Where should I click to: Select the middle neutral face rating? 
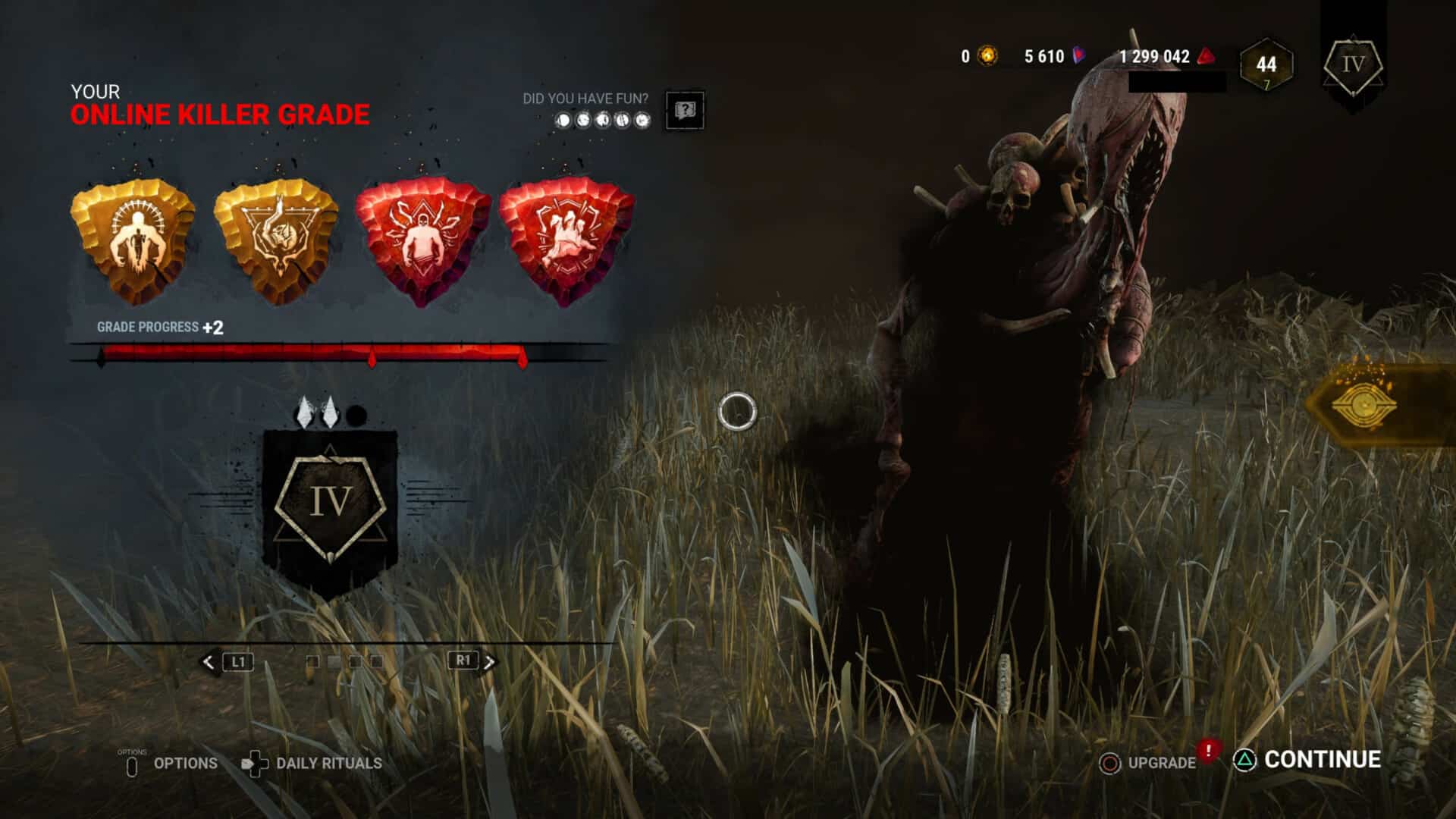pos(604,118)
